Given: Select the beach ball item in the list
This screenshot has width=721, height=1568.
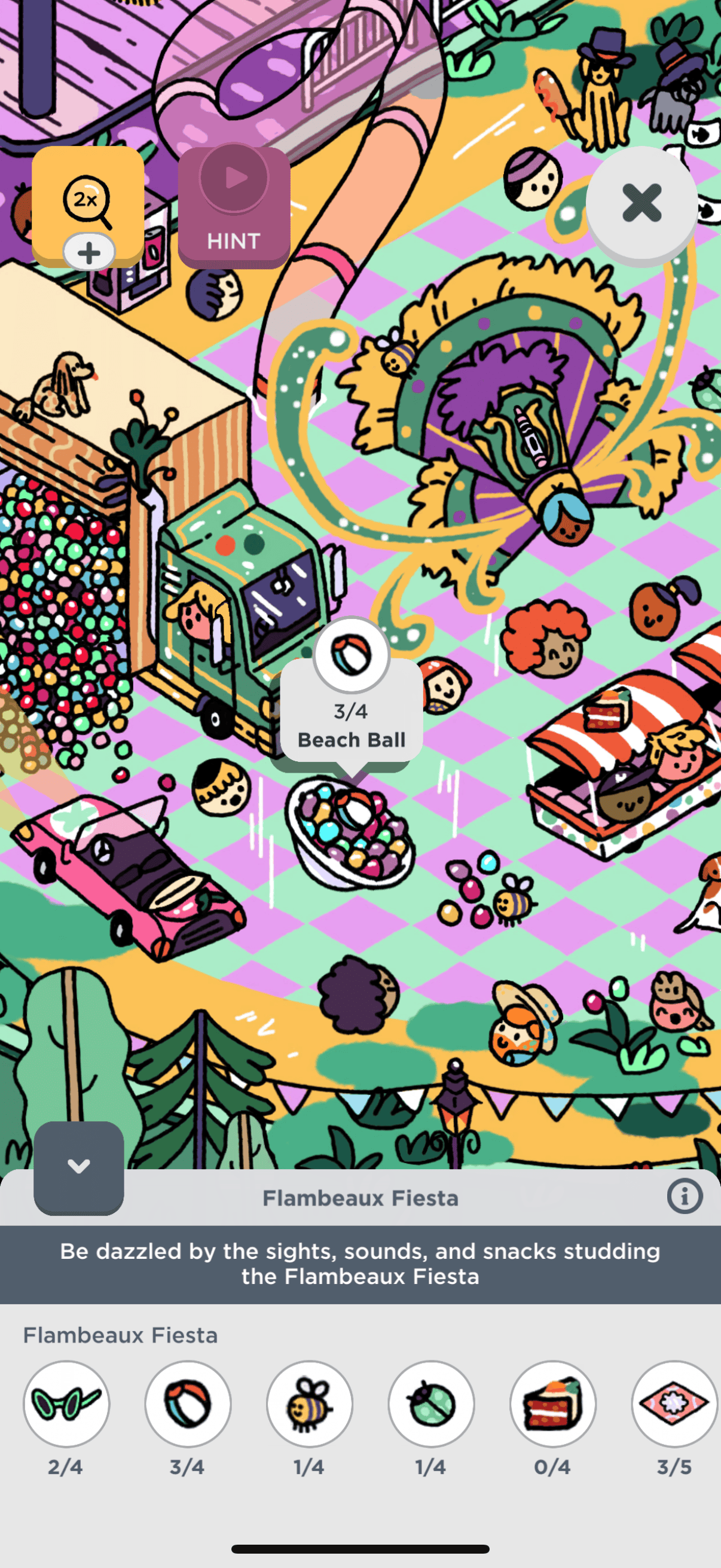Looking at the screenshot, I should pos(188,1403).
